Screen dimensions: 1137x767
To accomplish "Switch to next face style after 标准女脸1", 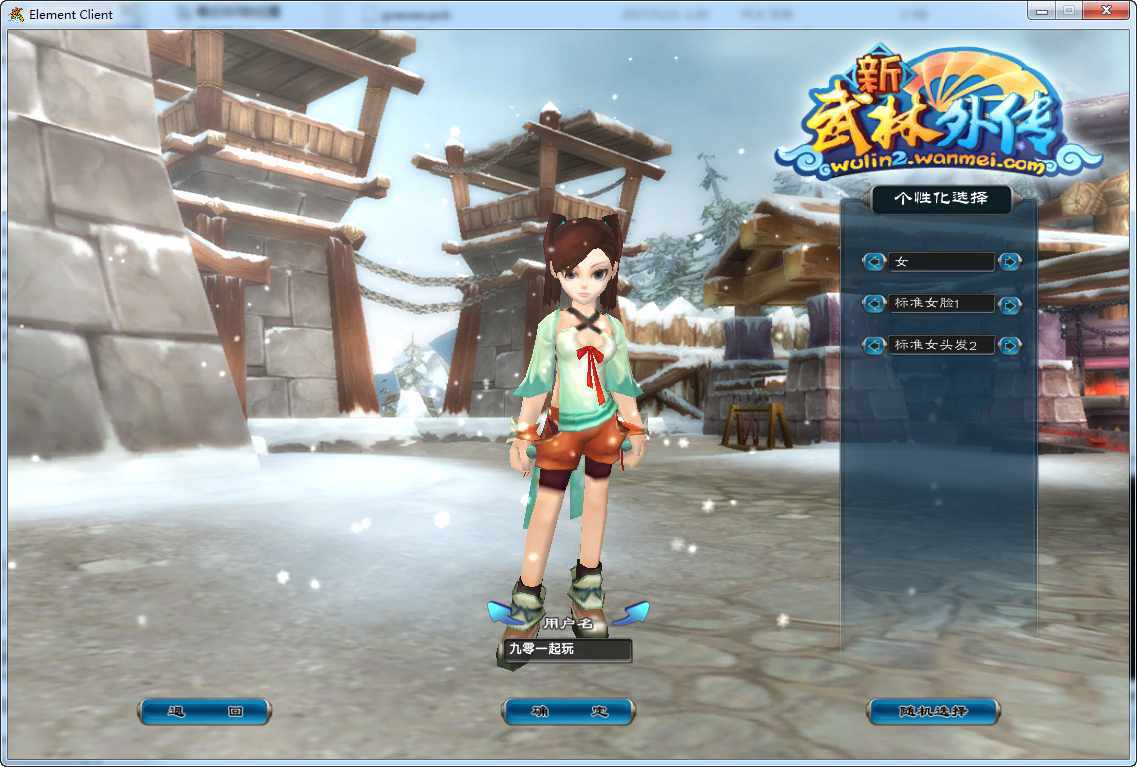I will coord(1010,304).
